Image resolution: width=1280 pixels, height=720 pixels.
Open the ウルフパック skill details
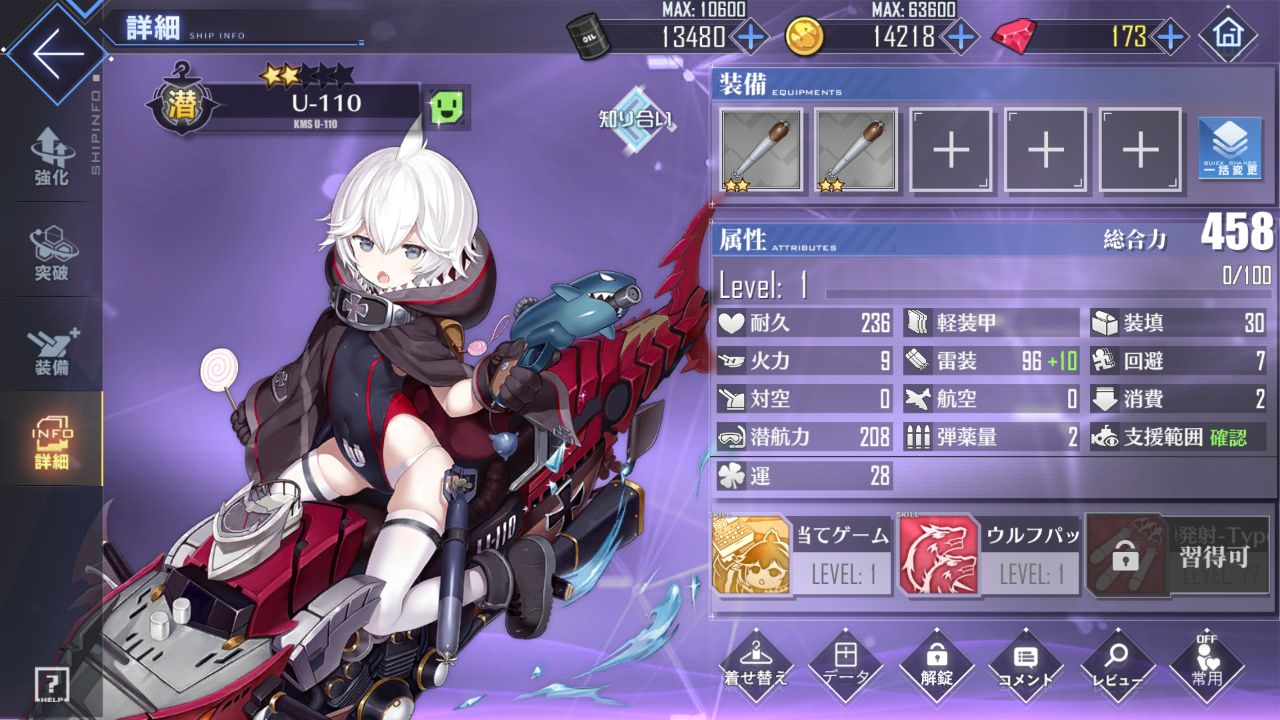coord(990,555)
